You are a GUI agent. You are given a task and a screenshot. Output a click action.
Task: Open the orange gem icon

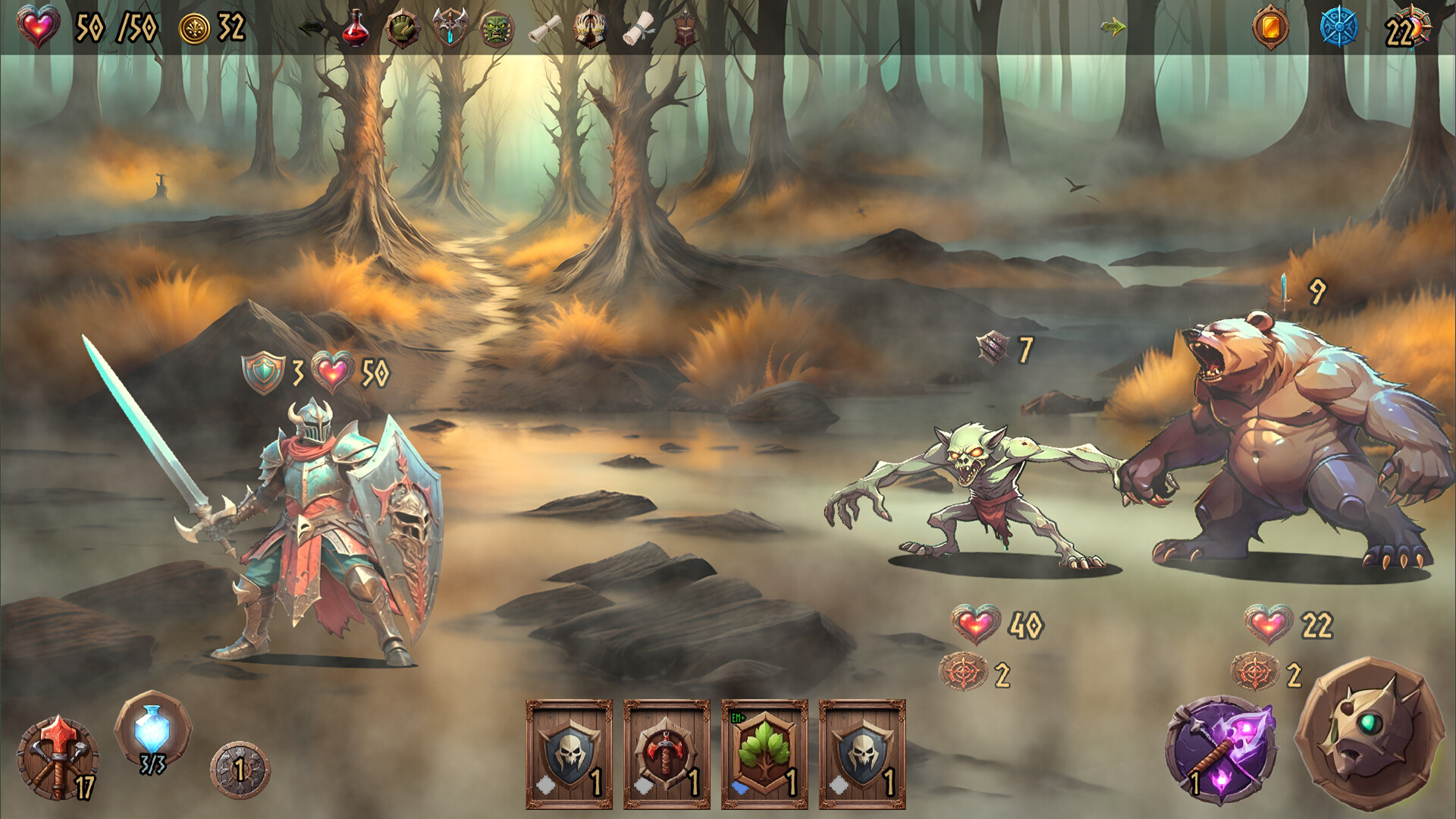(1271, 28)
